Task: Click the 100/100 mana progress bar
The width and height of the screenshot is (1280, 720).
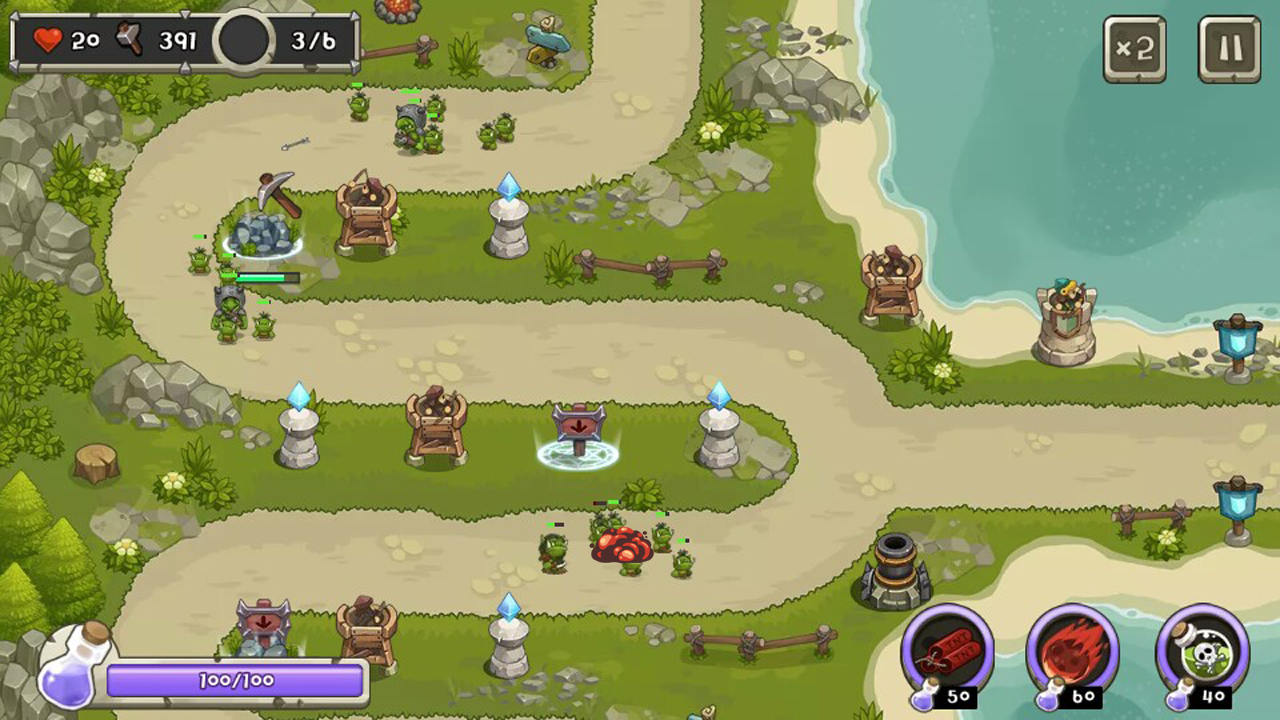Action: [235, 681]
